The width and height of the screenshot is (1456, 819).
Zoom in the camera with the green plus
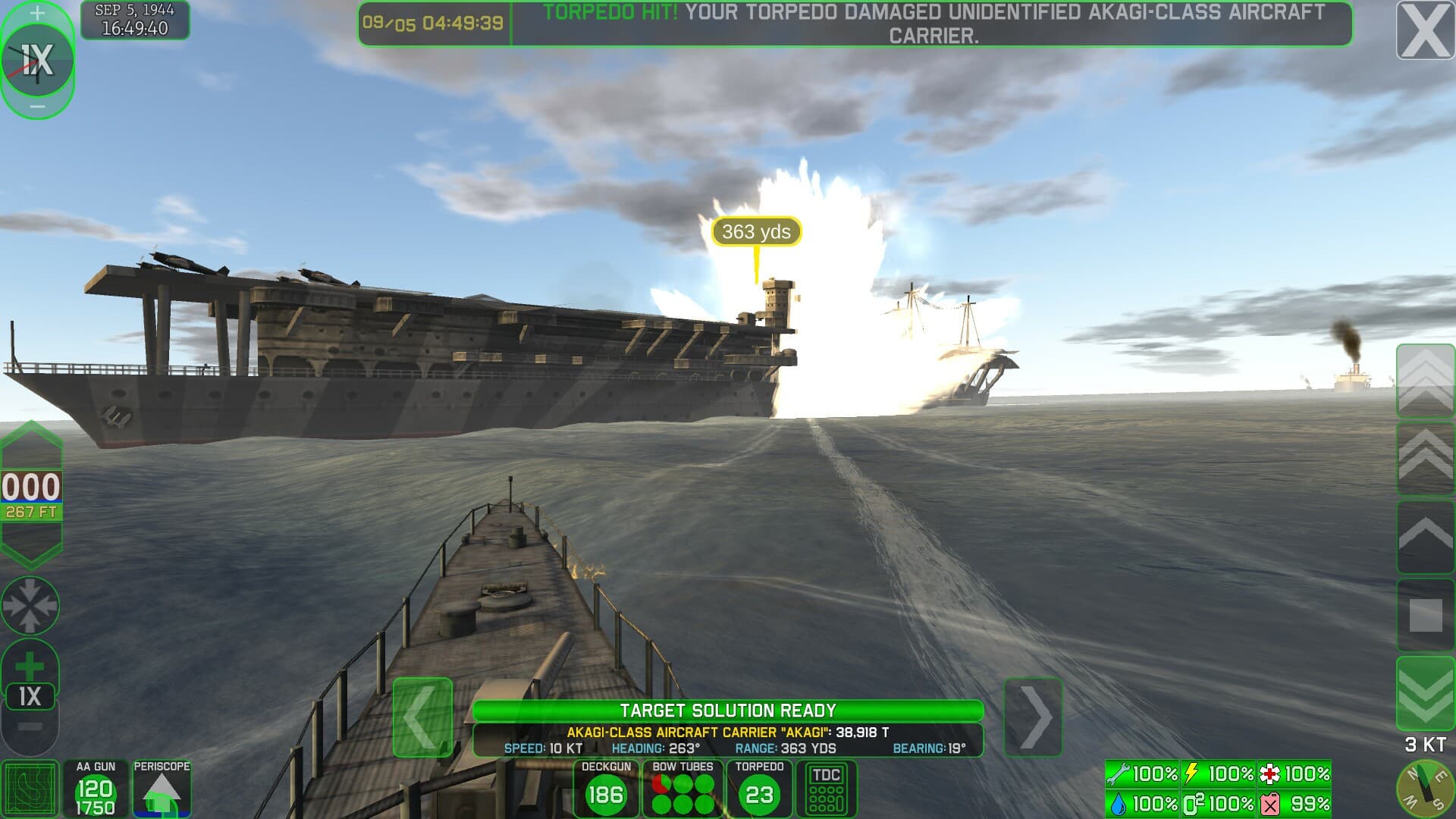(x=30, y=667)
